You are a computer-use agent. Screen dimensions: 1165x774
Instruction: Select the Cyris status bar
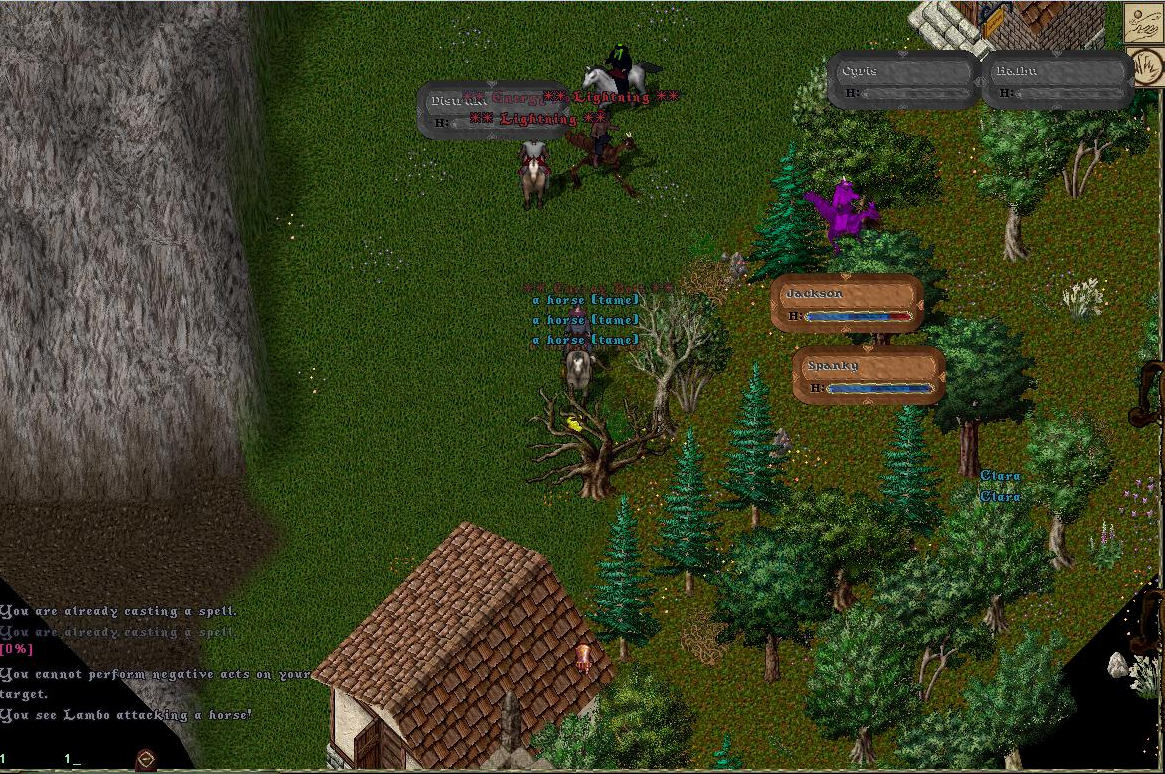pos(902,80)
